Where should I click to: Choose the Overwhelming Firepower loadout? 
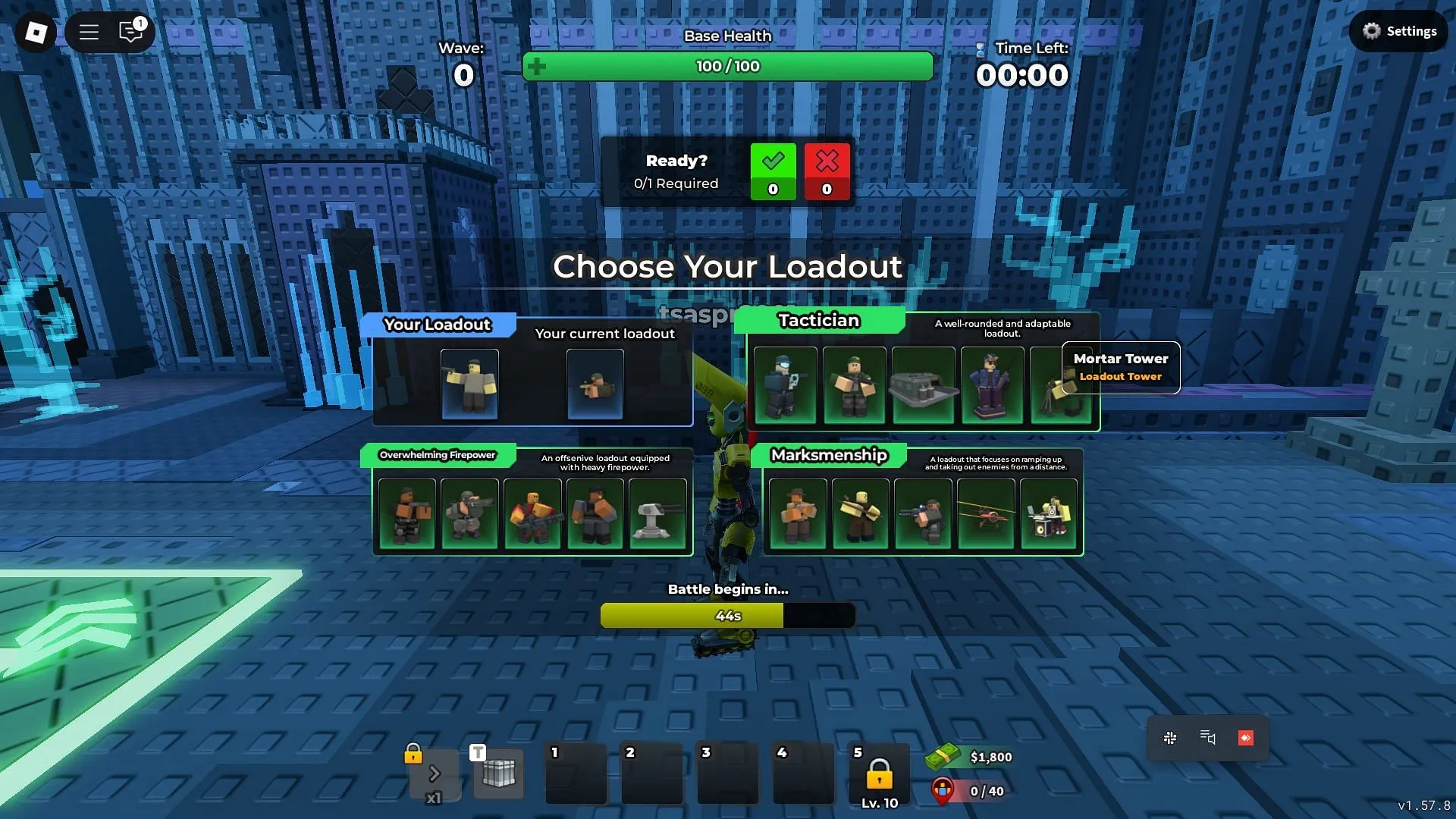(x=438, y=455)
